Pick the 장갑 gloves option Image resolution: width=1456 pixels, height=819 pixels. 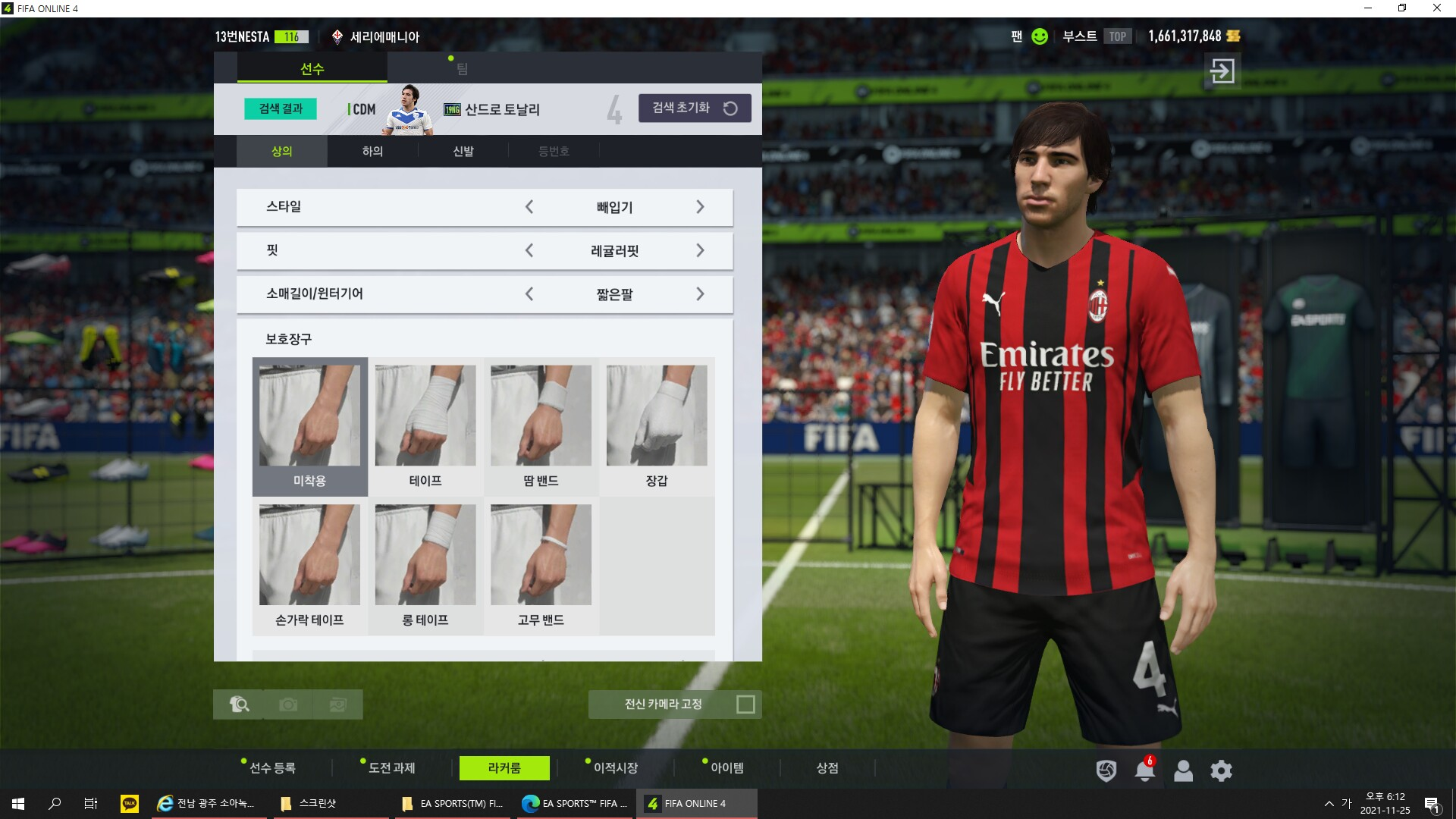657,425
